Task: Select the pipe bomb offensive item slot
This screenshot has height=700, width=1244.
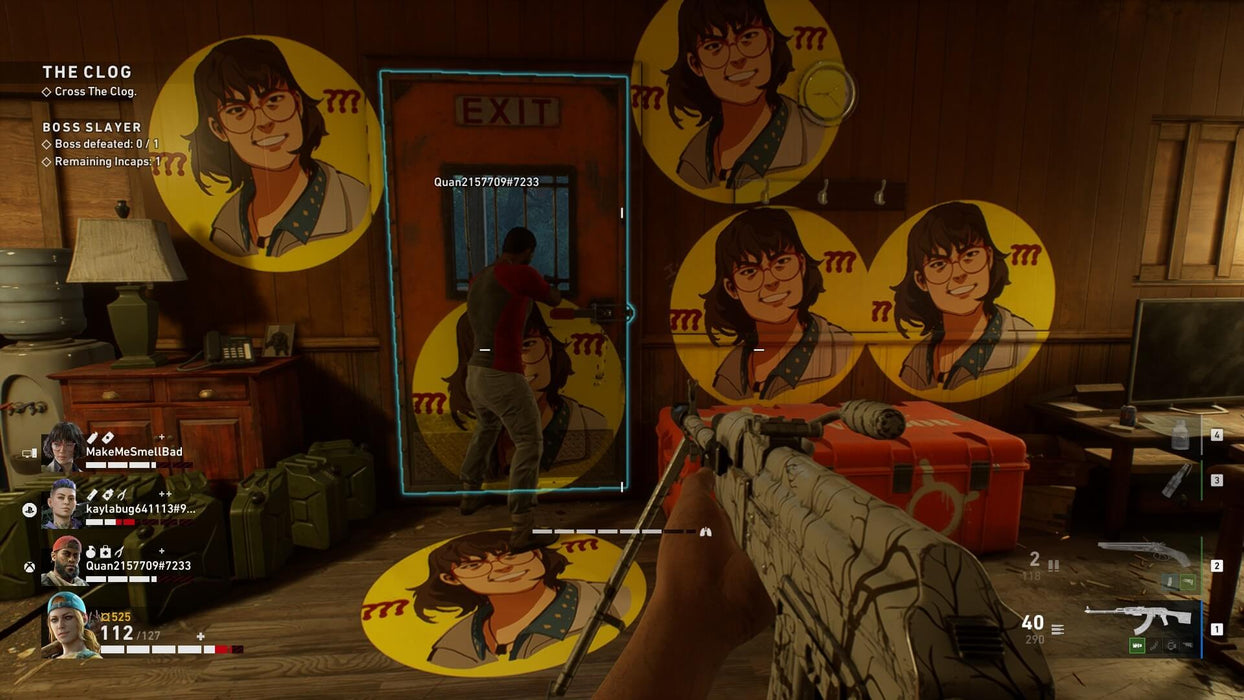Action: tap(1179, 479)
